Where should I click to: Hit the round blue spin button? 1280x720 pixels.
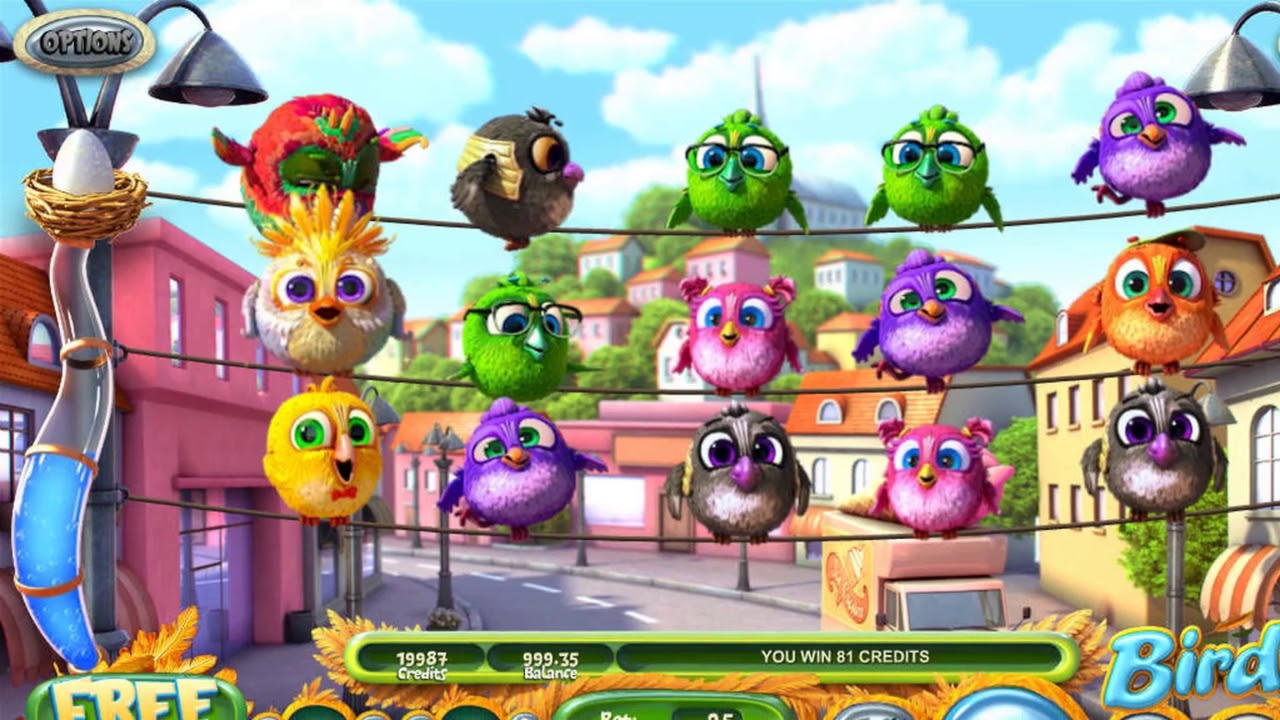(x=1007, y=706)
